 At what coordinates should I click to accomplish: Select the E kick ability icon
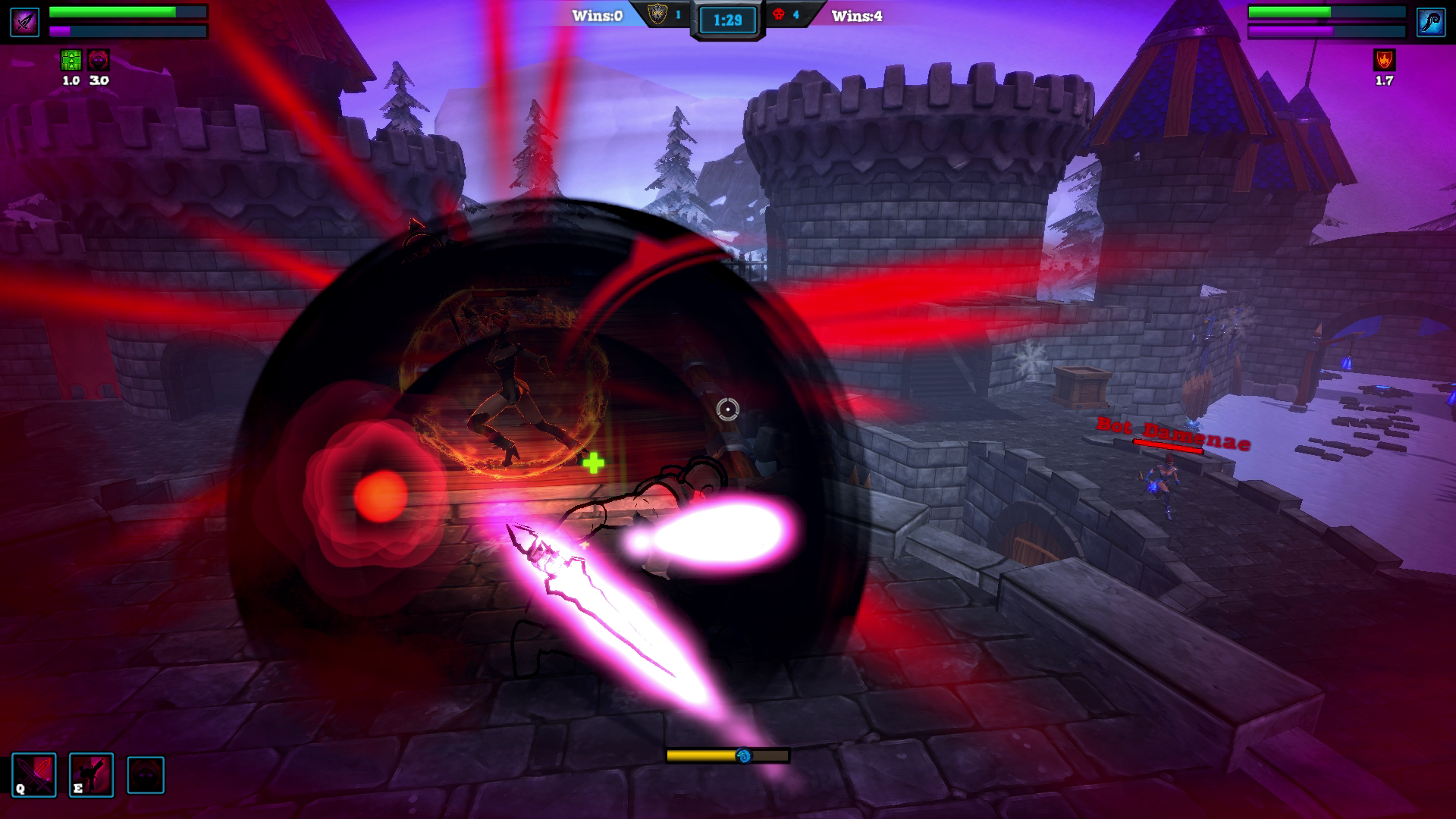pyautogui.click(x=90, y=775)
